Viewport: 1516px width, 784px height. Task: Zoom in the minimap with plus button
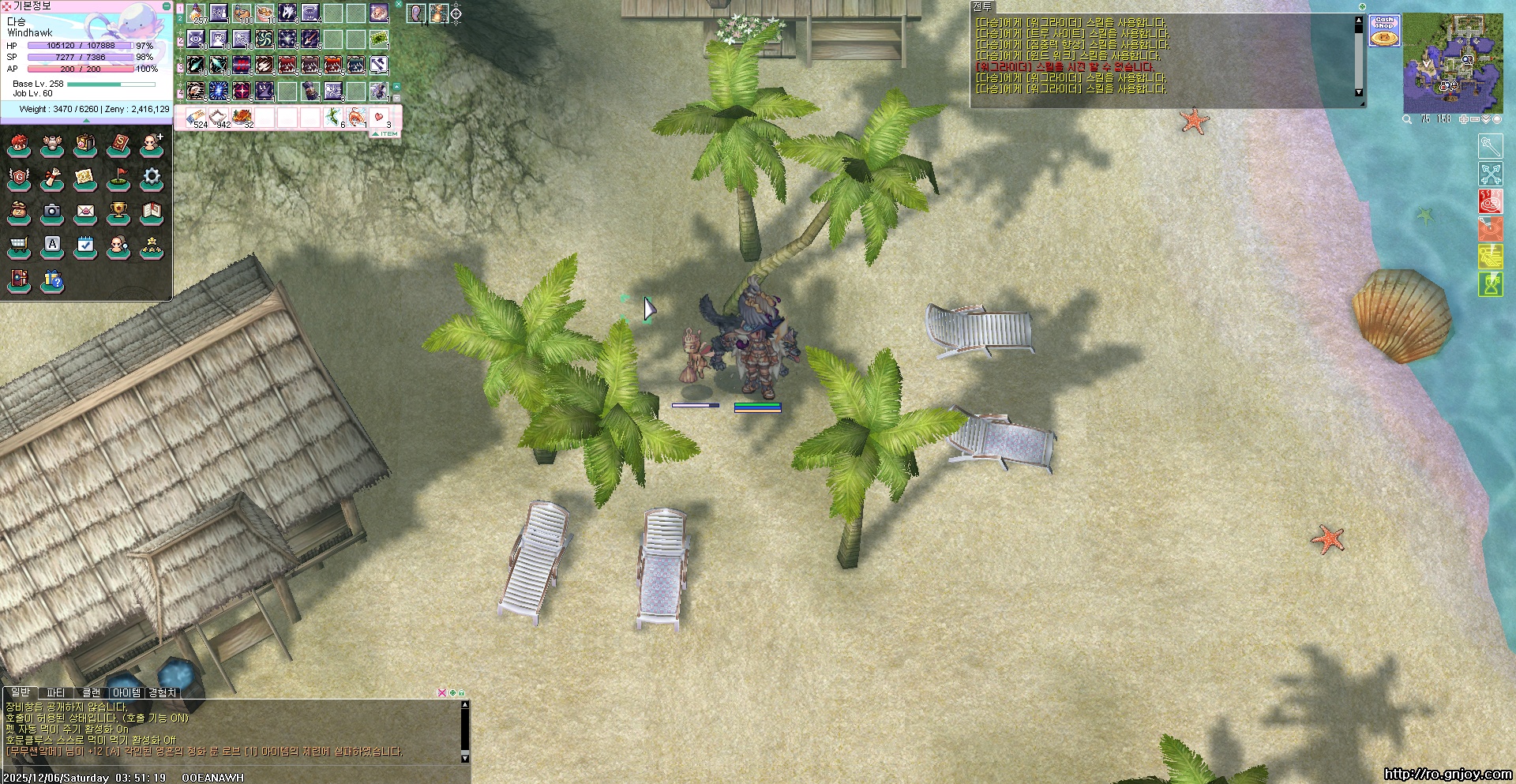(1463, 119)
